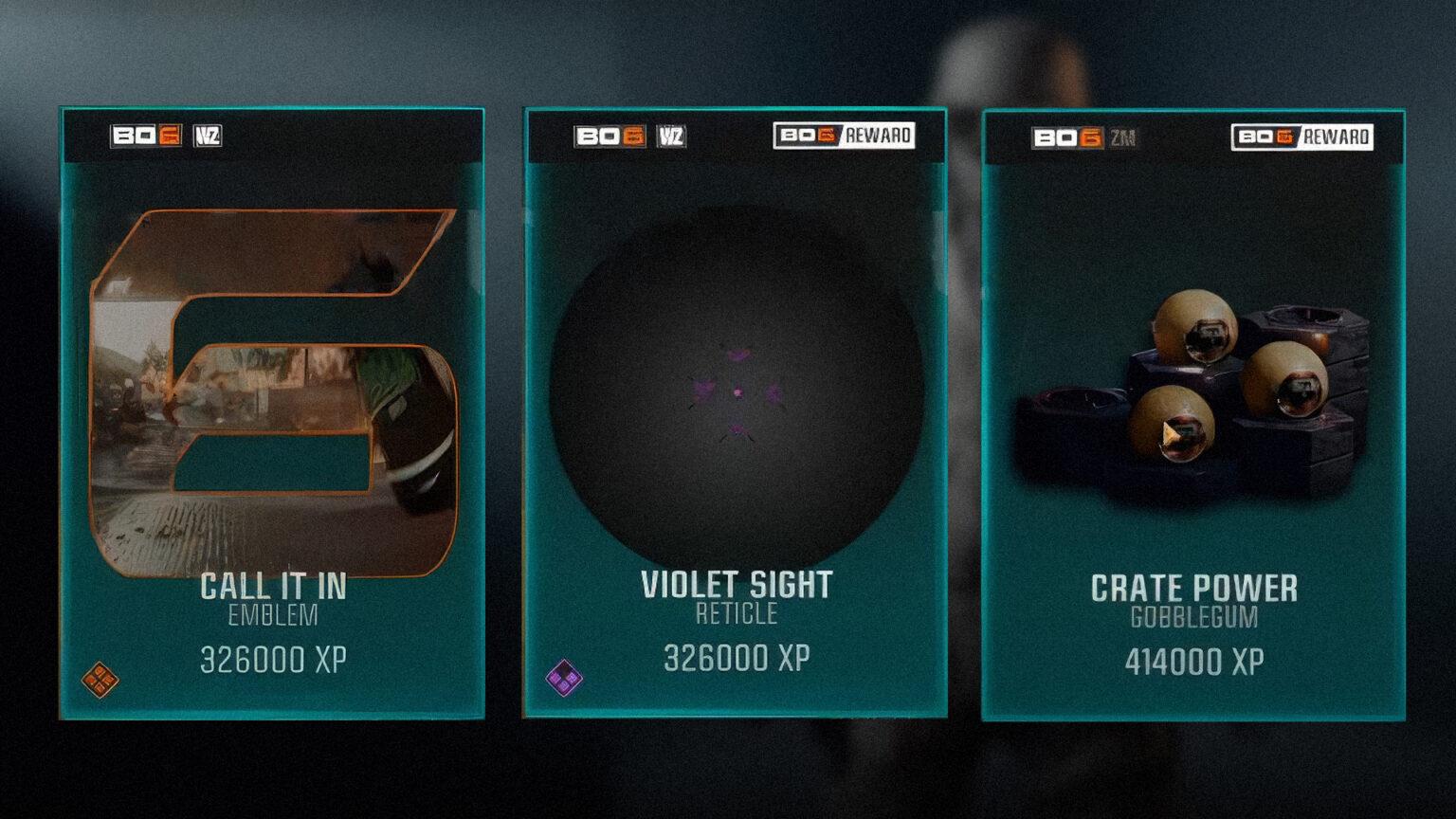The height and width of the screenshot is (819, 1456).
Task: Click the BO6 REWARD badge on Crate Power
Action: 1299,136
